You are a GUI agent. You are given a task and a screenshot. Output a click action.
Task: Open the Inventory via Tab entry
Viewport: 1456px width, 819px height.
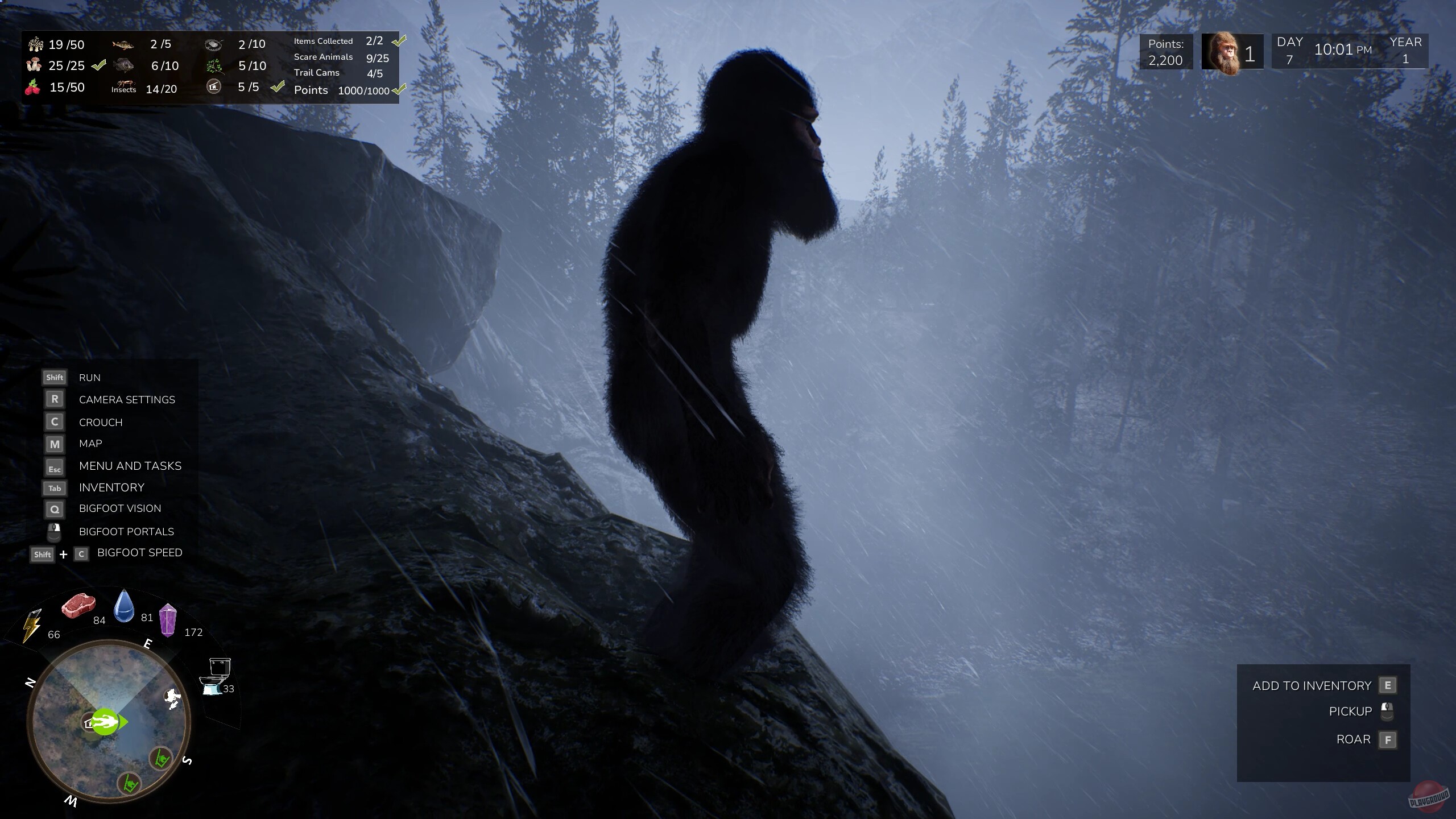(x=111, y=487)
